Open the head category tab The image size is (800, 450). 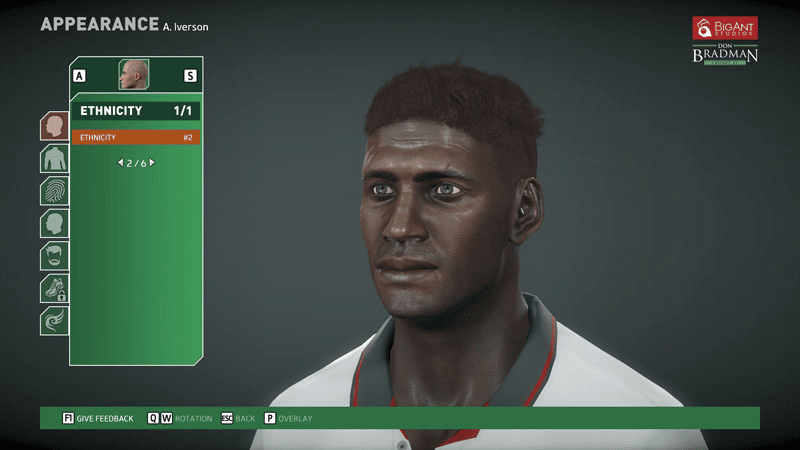pyautogui.click(x=54, y=126)
